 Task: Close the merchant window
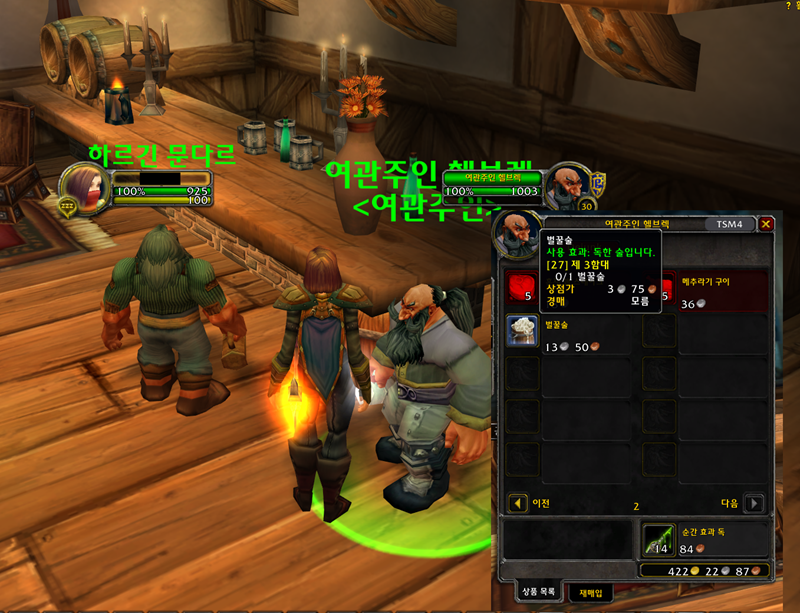(x=766, y=224)
